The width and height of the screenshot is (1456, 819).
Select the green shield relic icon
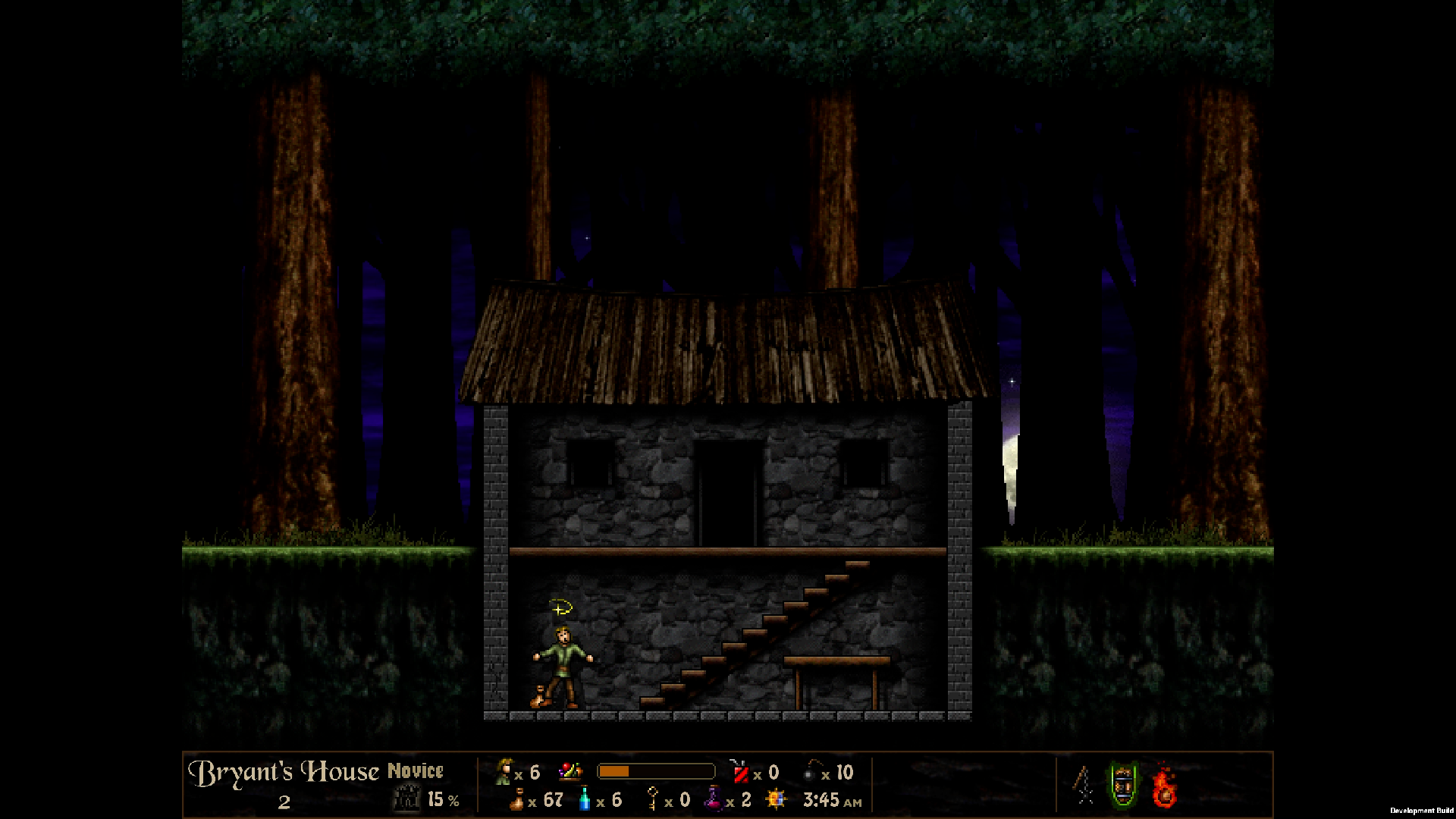point(1123,785)
